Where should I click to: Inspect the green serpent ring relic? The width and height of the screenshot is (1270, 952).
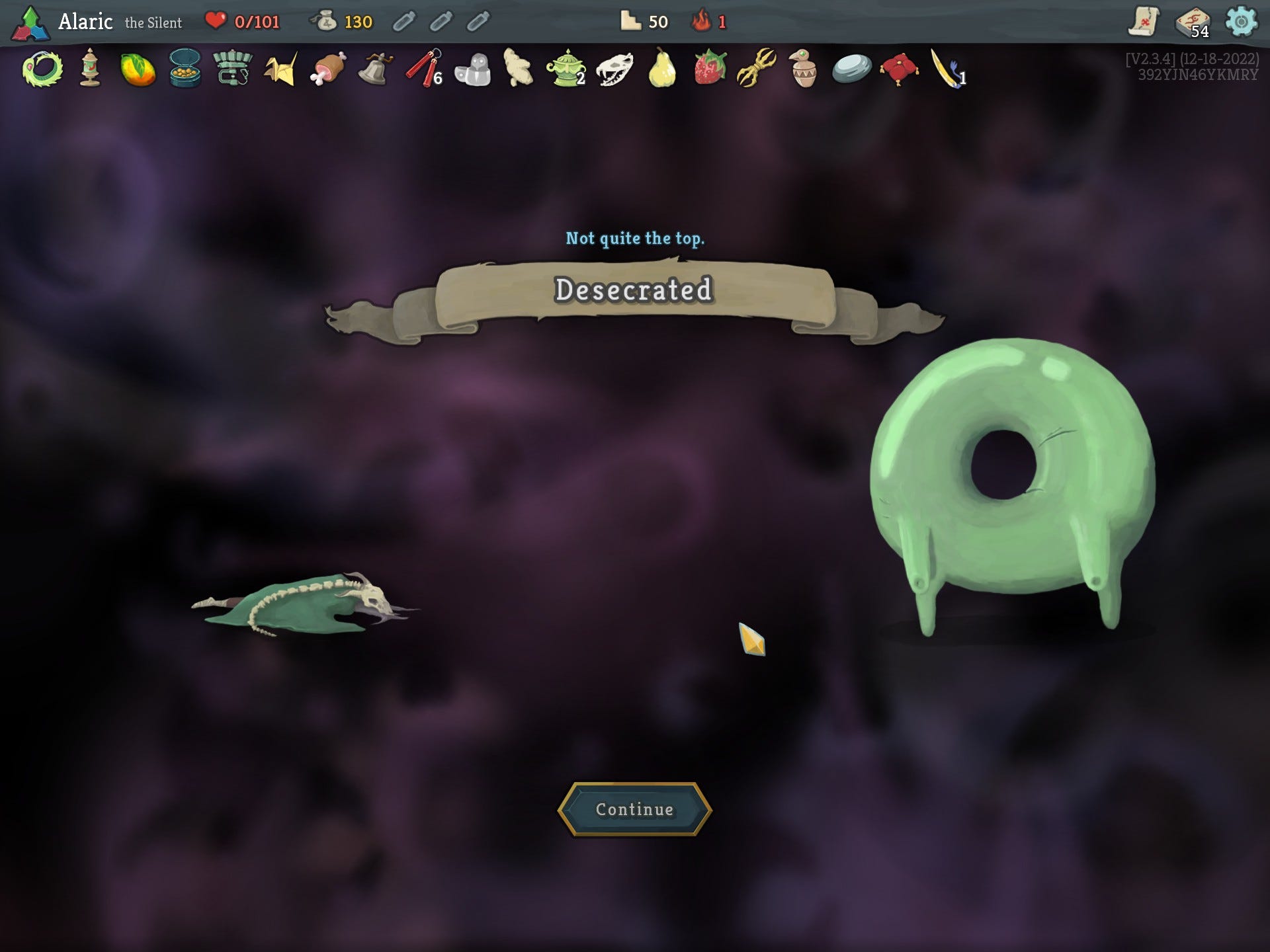pyautogui.click(x=42, y=69)
